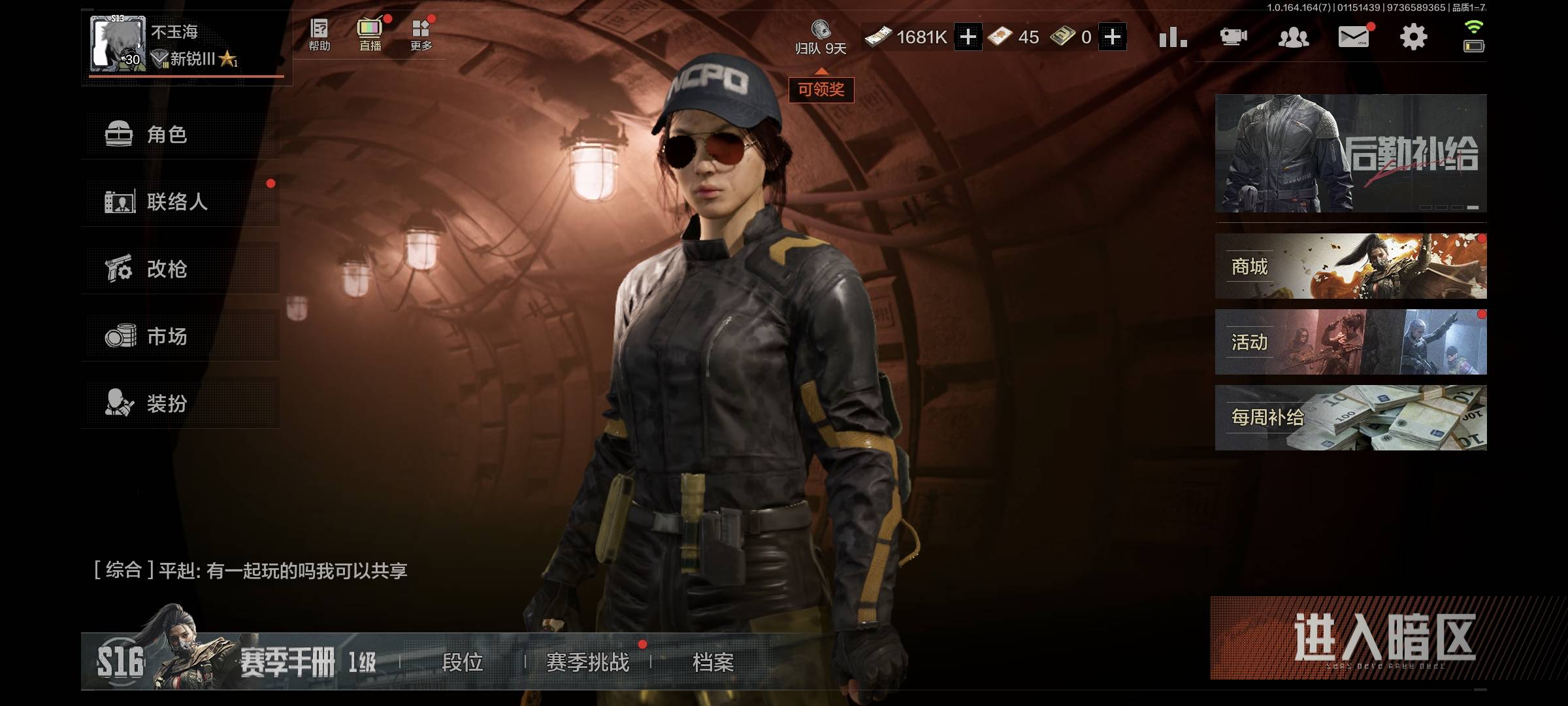Show the bar-chart leaderboard icon
Screen dimensions: 1568x706
click(1173, 37)
